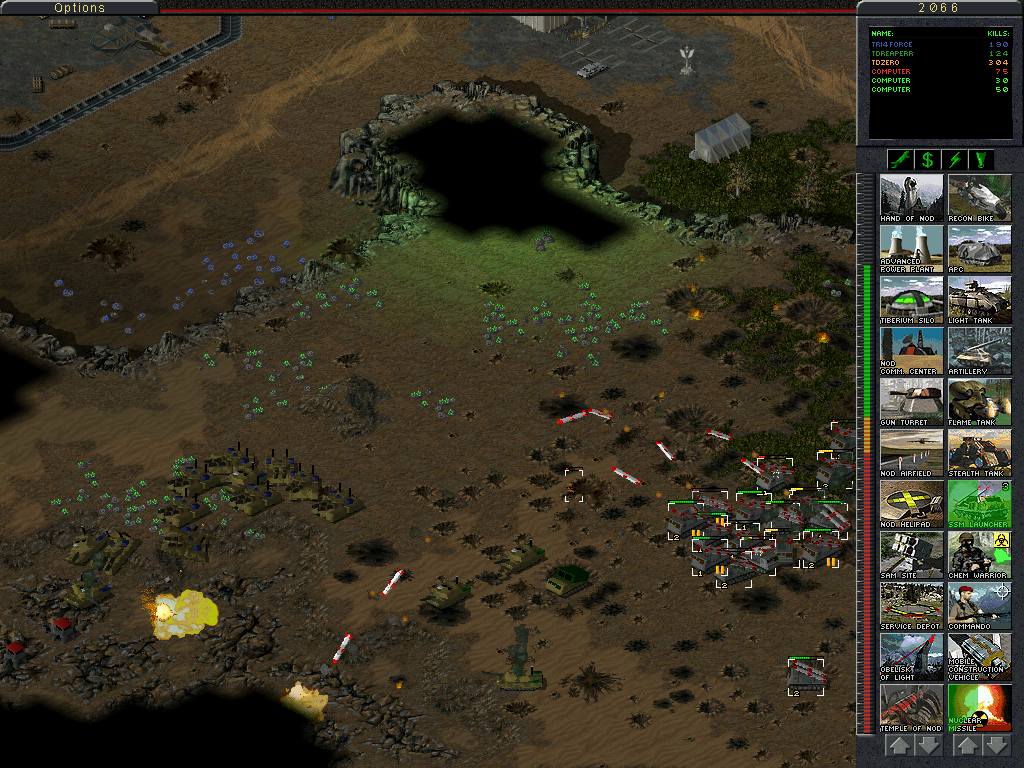Click the units column scroll-up arrow

click(966, 746)
